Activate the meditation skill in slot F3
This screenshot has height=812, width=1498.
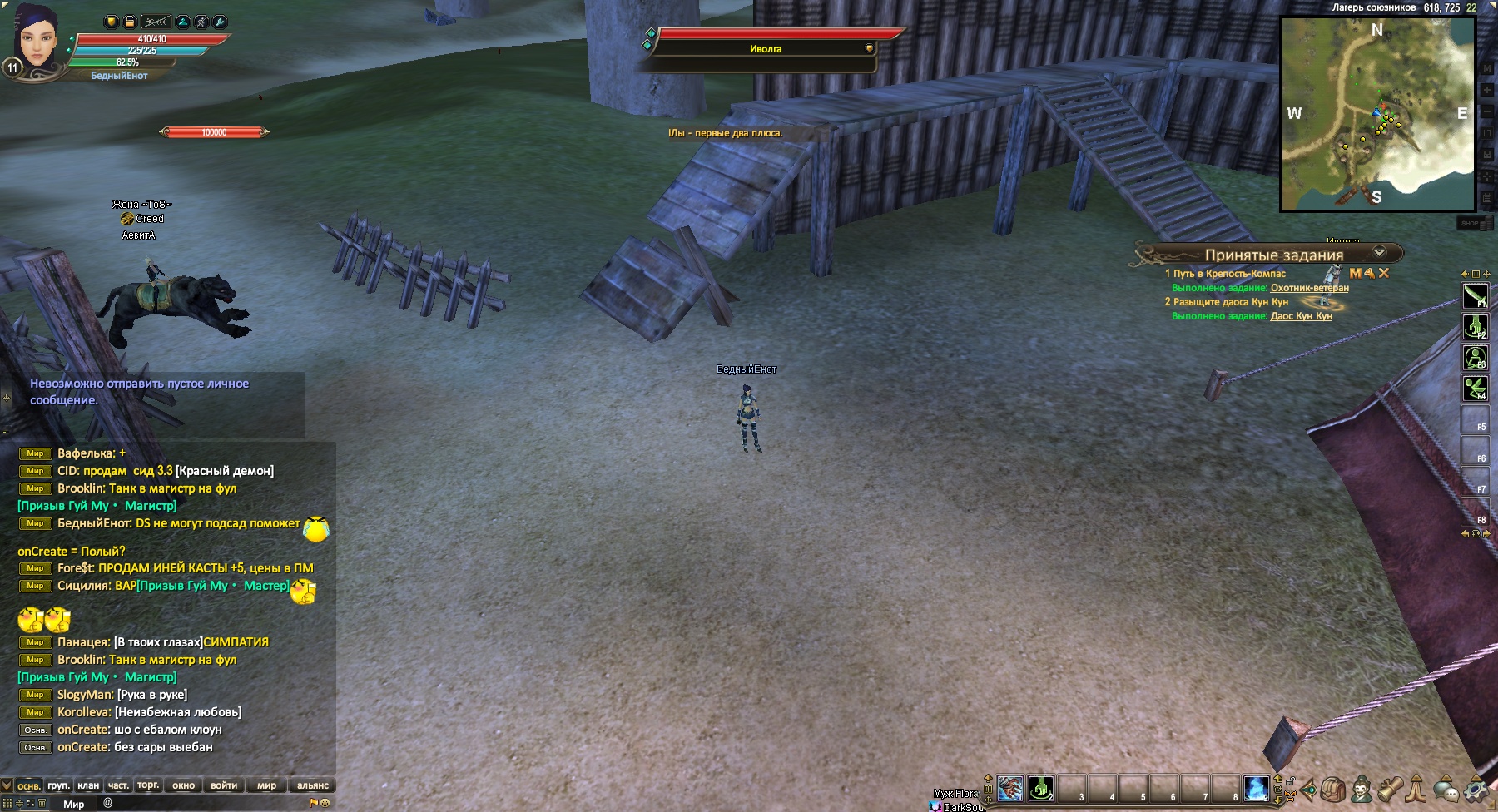(x=1476, y=359)
